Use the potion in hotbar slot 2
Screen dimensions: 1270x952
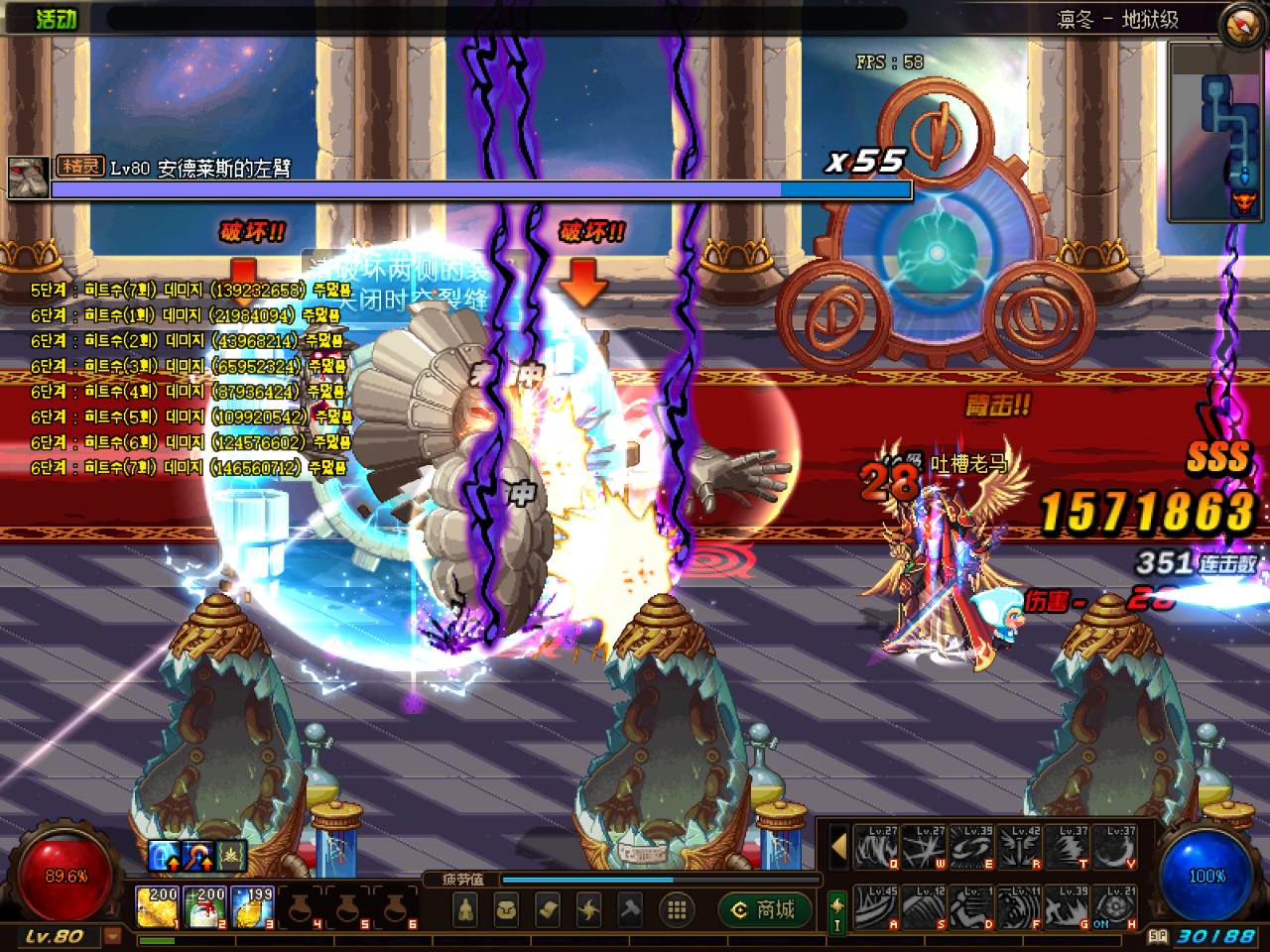204,906
